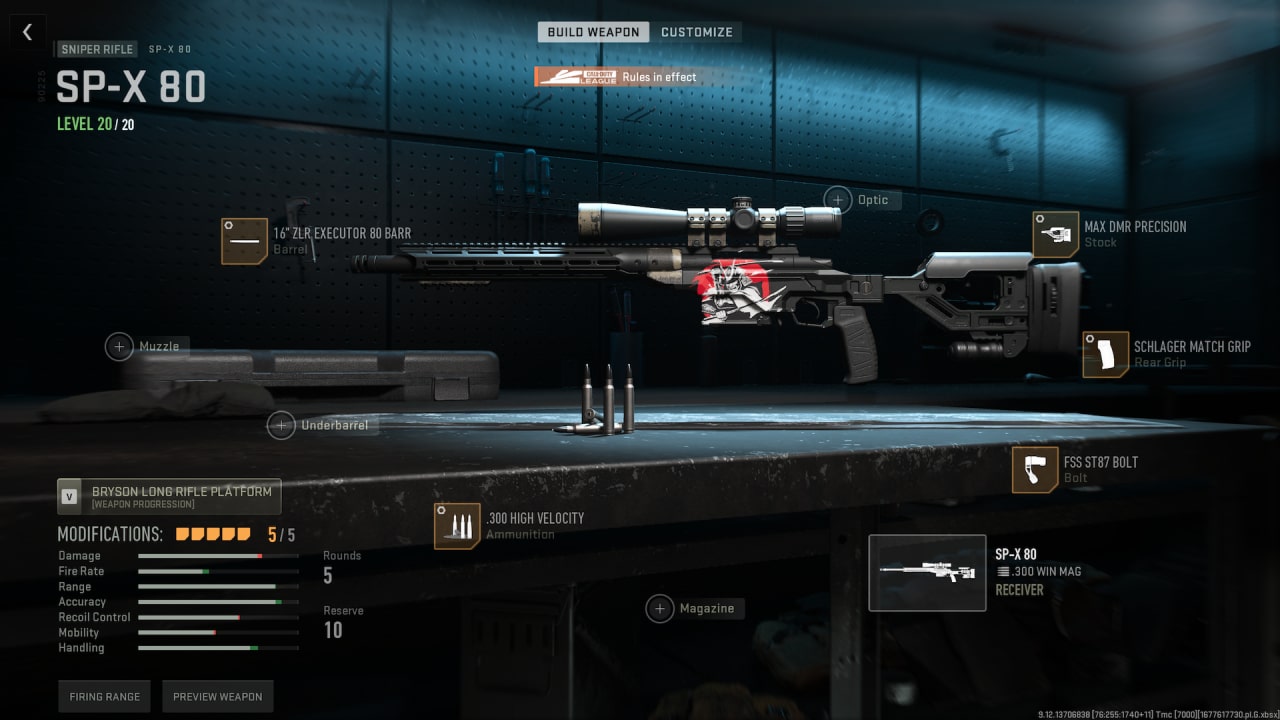Open the empty Underbarrel attachment slot
This screenshot has width=1280, height=720.
[281, 425]
